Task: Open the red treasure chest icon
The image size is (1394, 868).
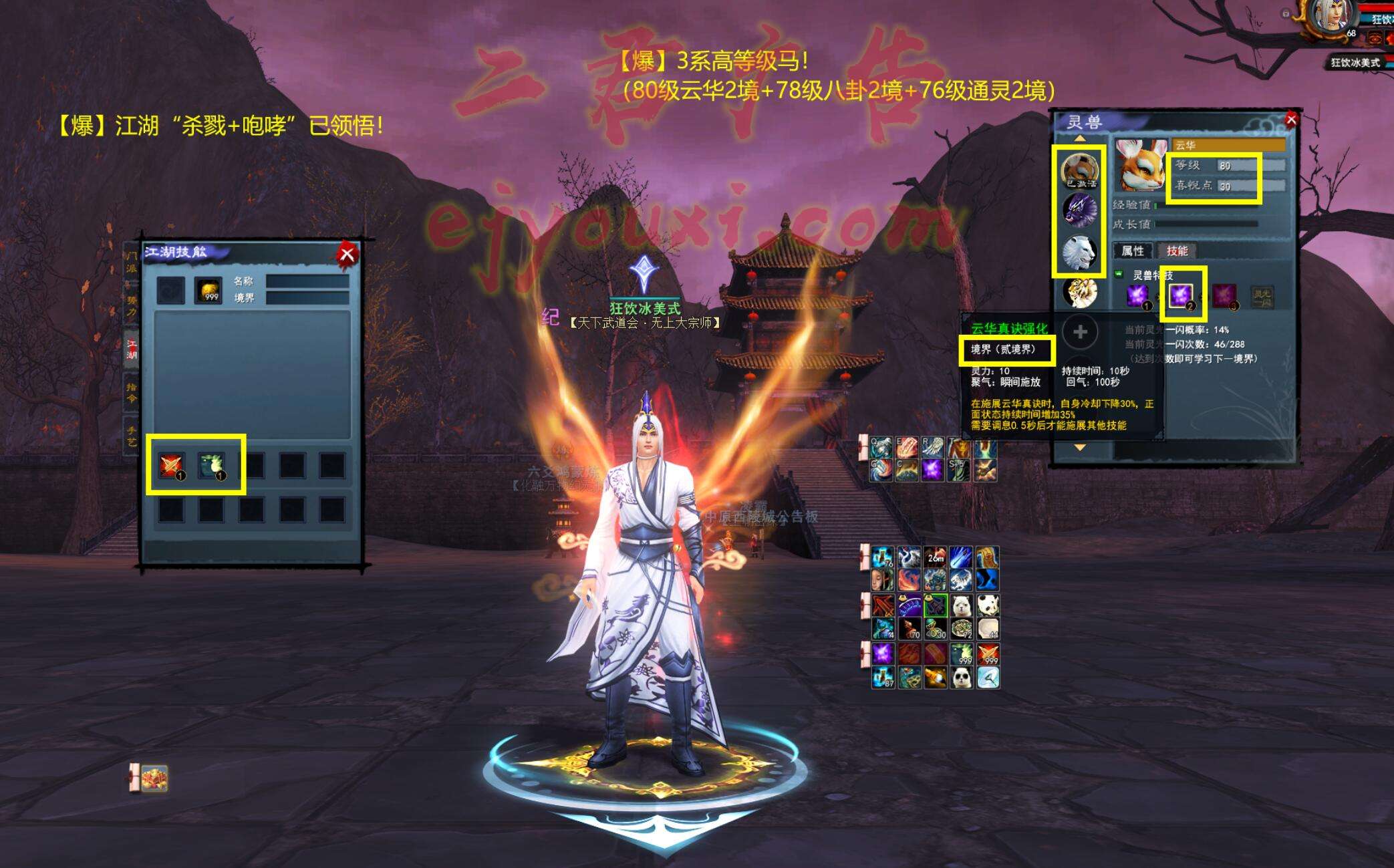Action: [x=154, y=778]
